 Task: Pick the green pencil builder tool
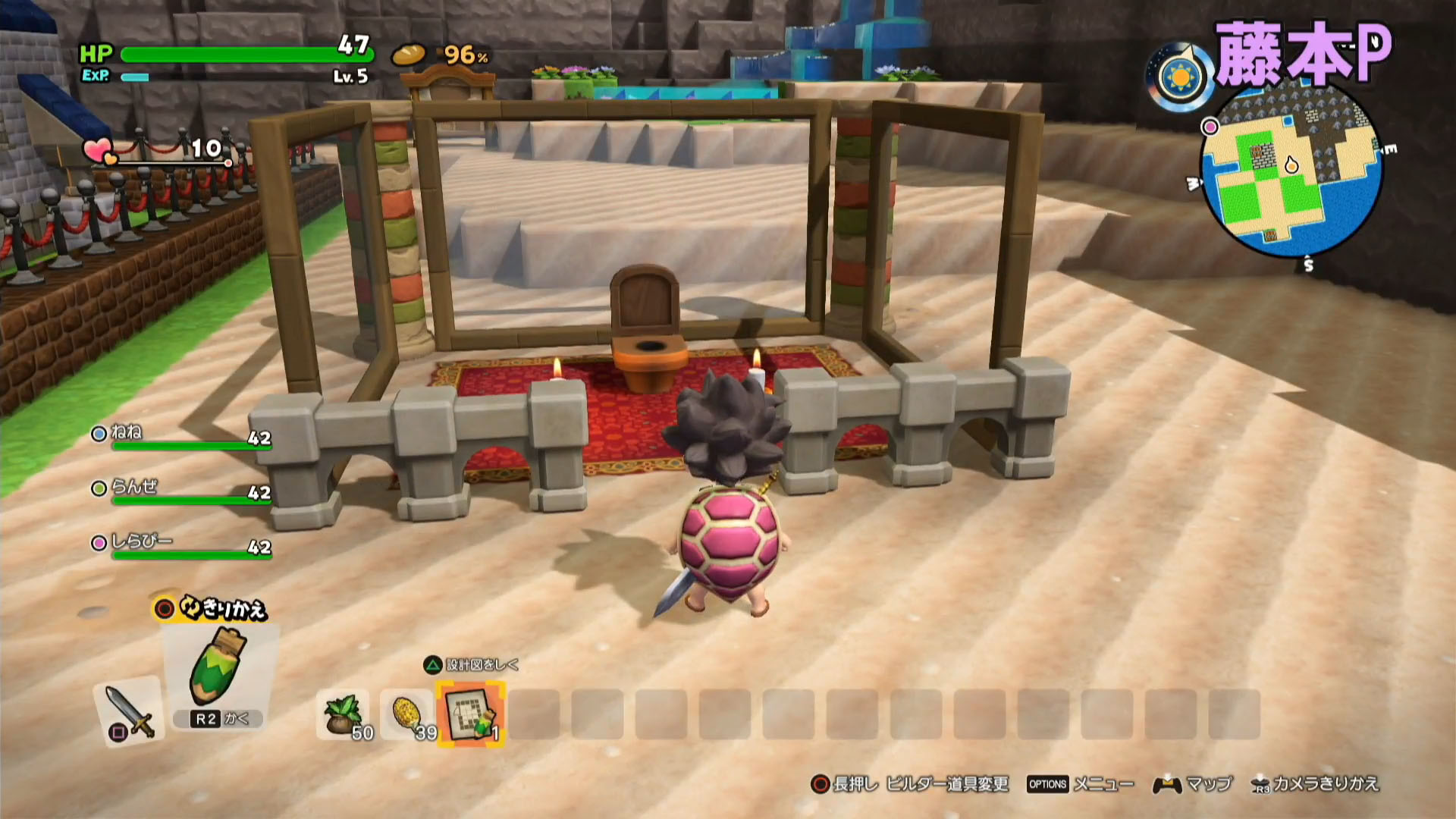[x=219, y=667]
